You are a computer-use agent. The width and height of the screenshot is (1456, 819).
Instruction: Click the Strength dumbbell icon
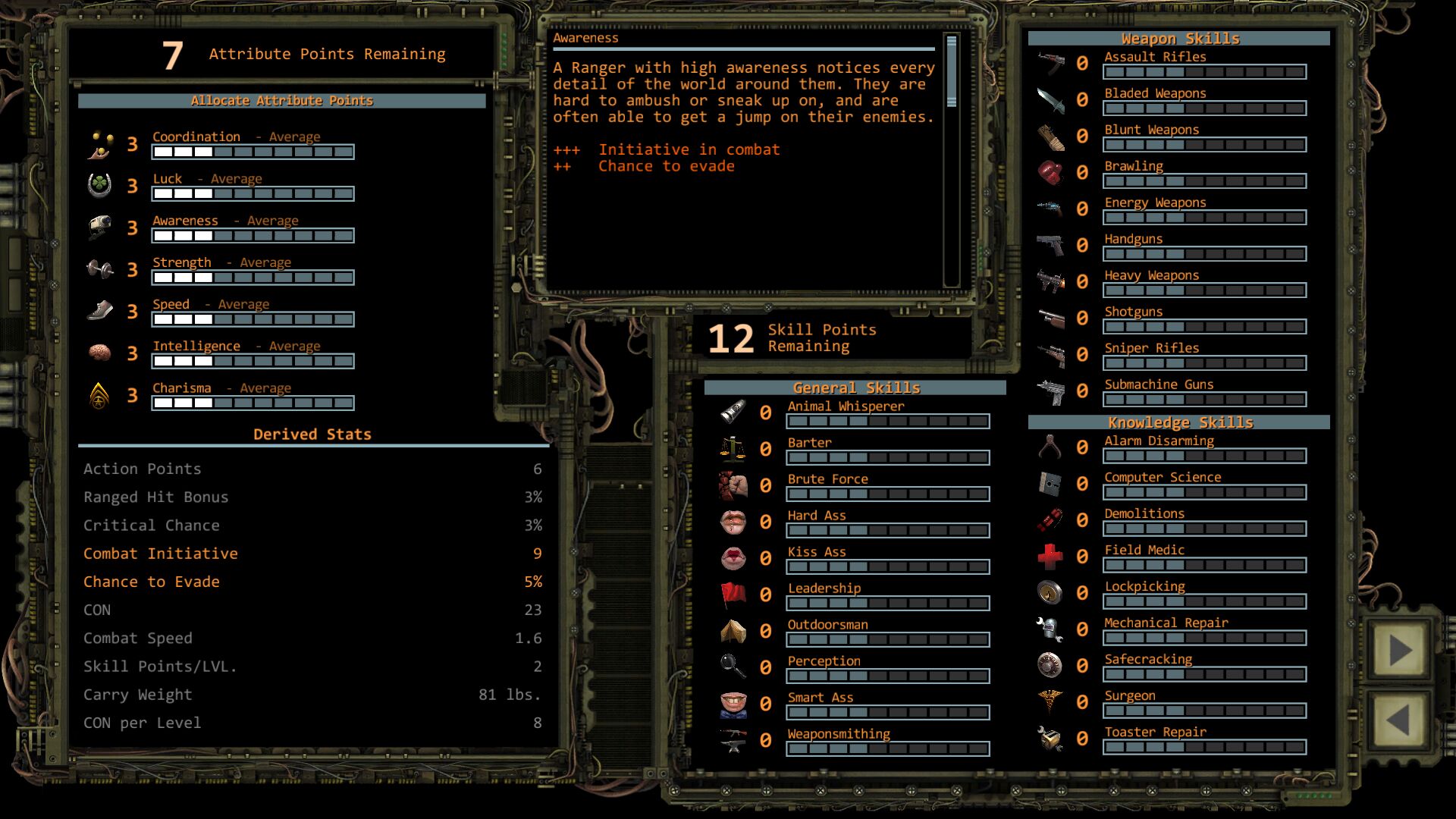click(99, 269)
